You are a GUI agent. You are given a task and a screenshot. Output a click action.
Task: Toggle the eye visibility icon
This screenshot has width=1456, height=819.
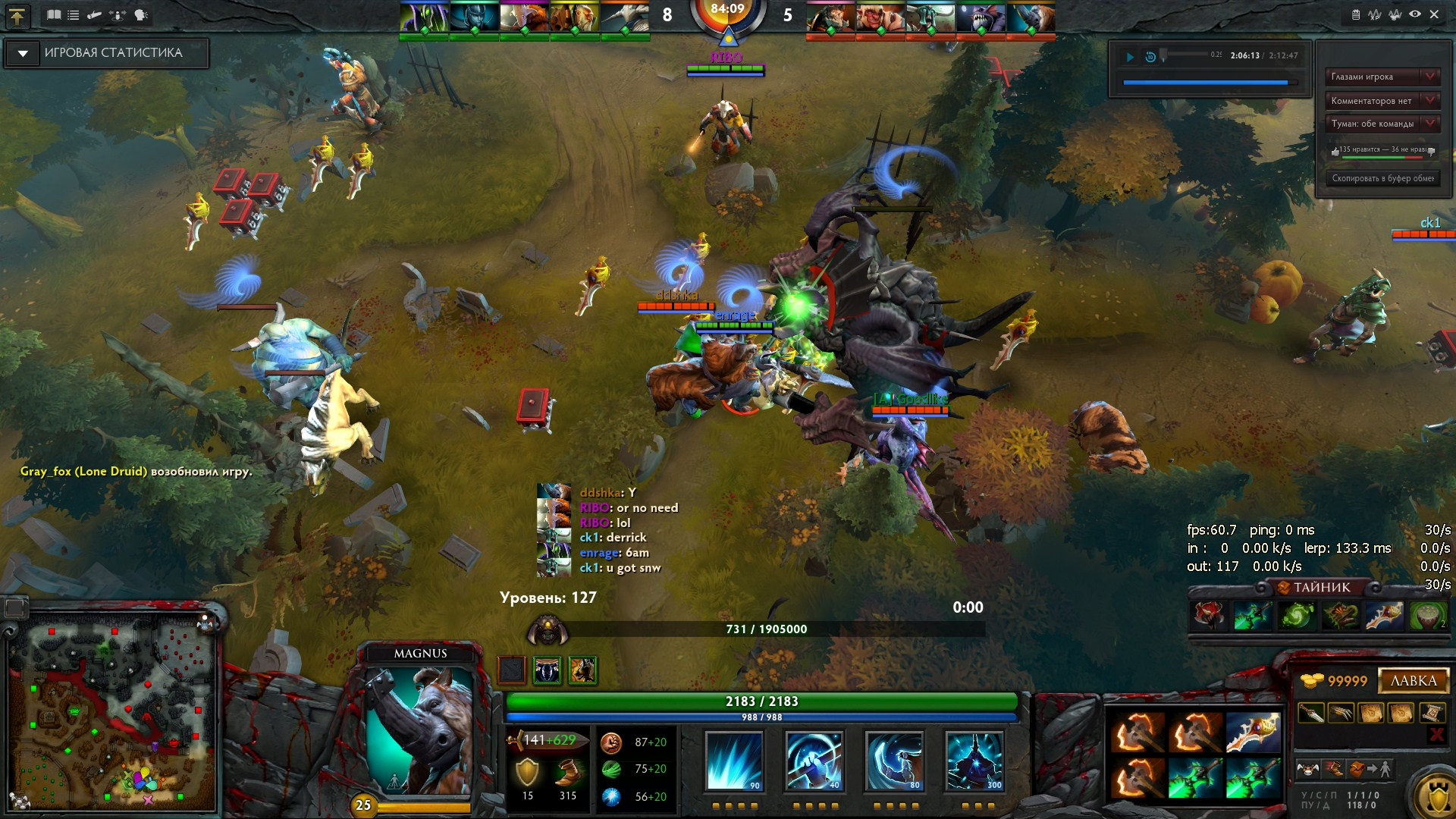coord(1415,14)
